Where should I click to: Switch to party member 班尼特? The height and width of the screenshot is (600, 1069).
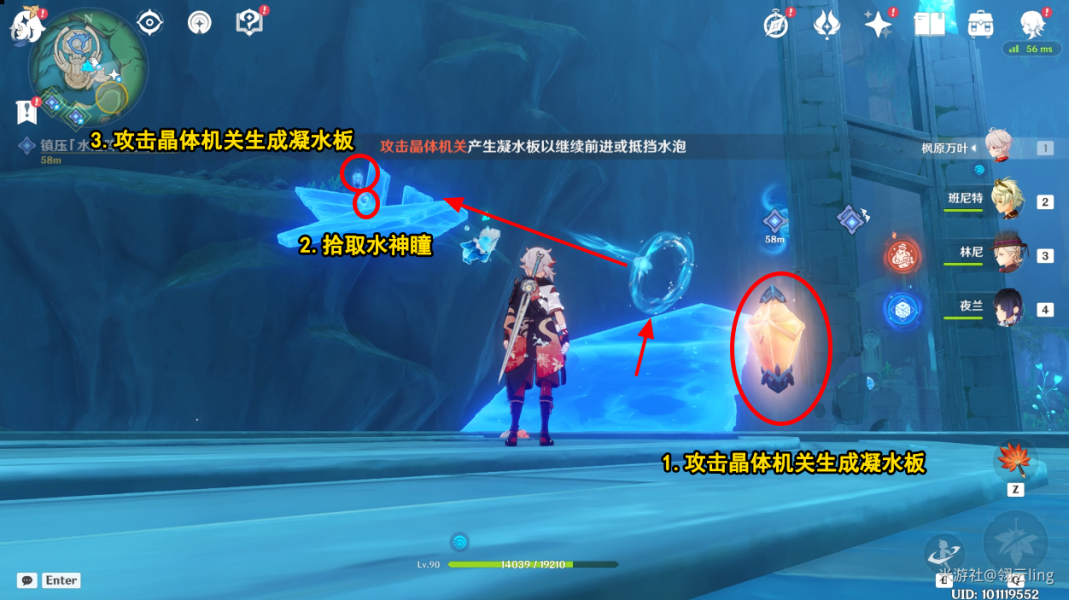coord(1006,200)
